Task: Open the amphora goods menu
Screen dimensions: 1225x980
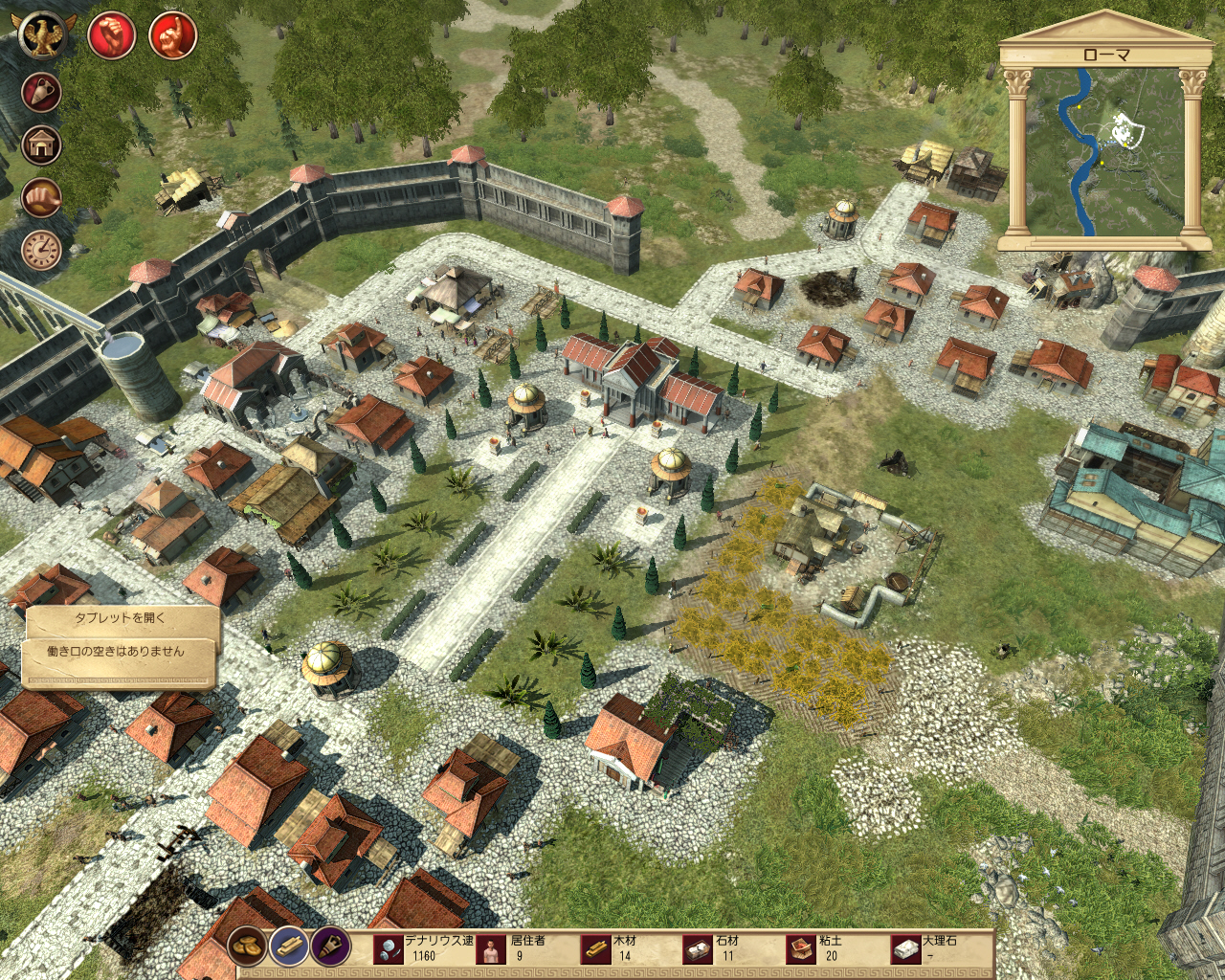Action: (41, 93)
